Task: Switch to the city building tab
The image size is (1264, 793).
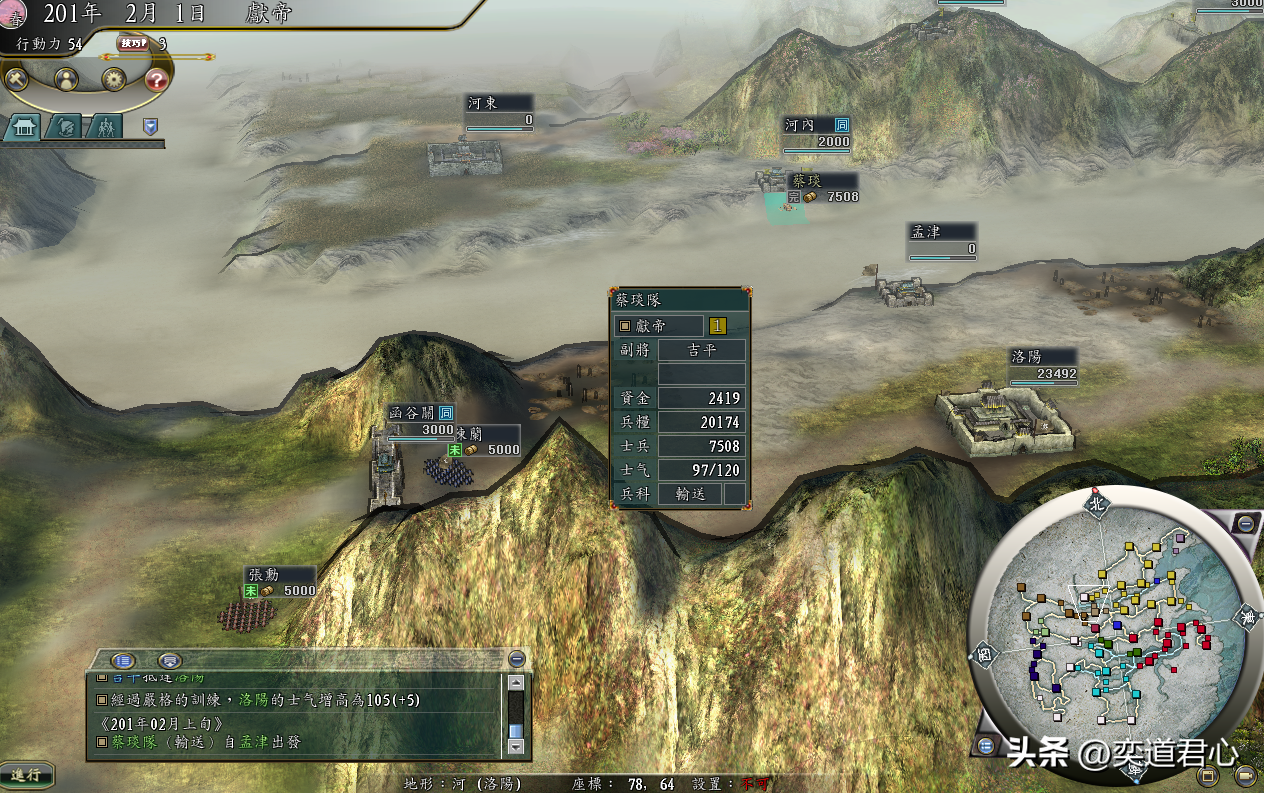Action: click(22, 126)
